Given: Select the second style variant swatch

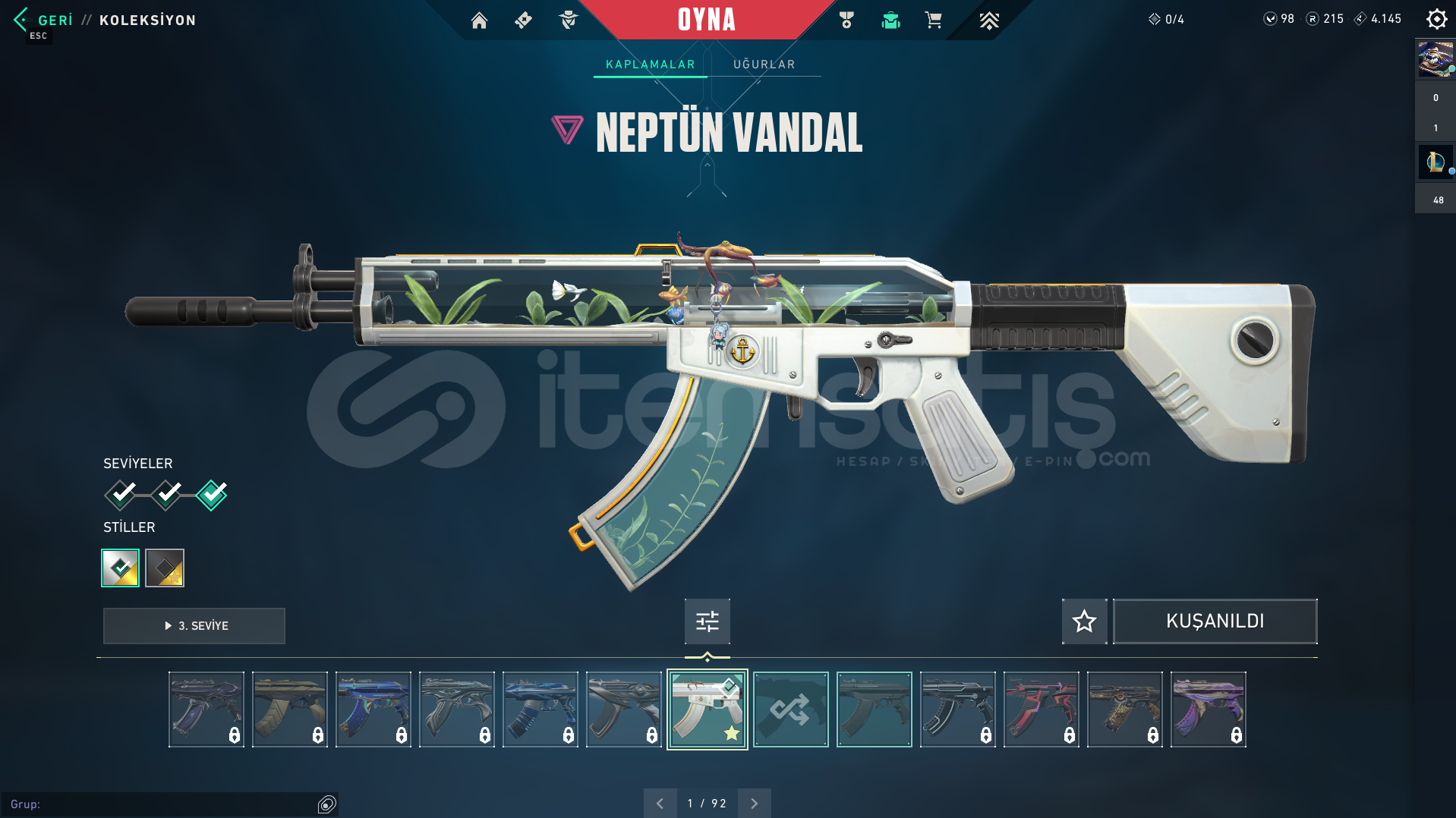Looking at the screenshot, I should tap(165, 568).
